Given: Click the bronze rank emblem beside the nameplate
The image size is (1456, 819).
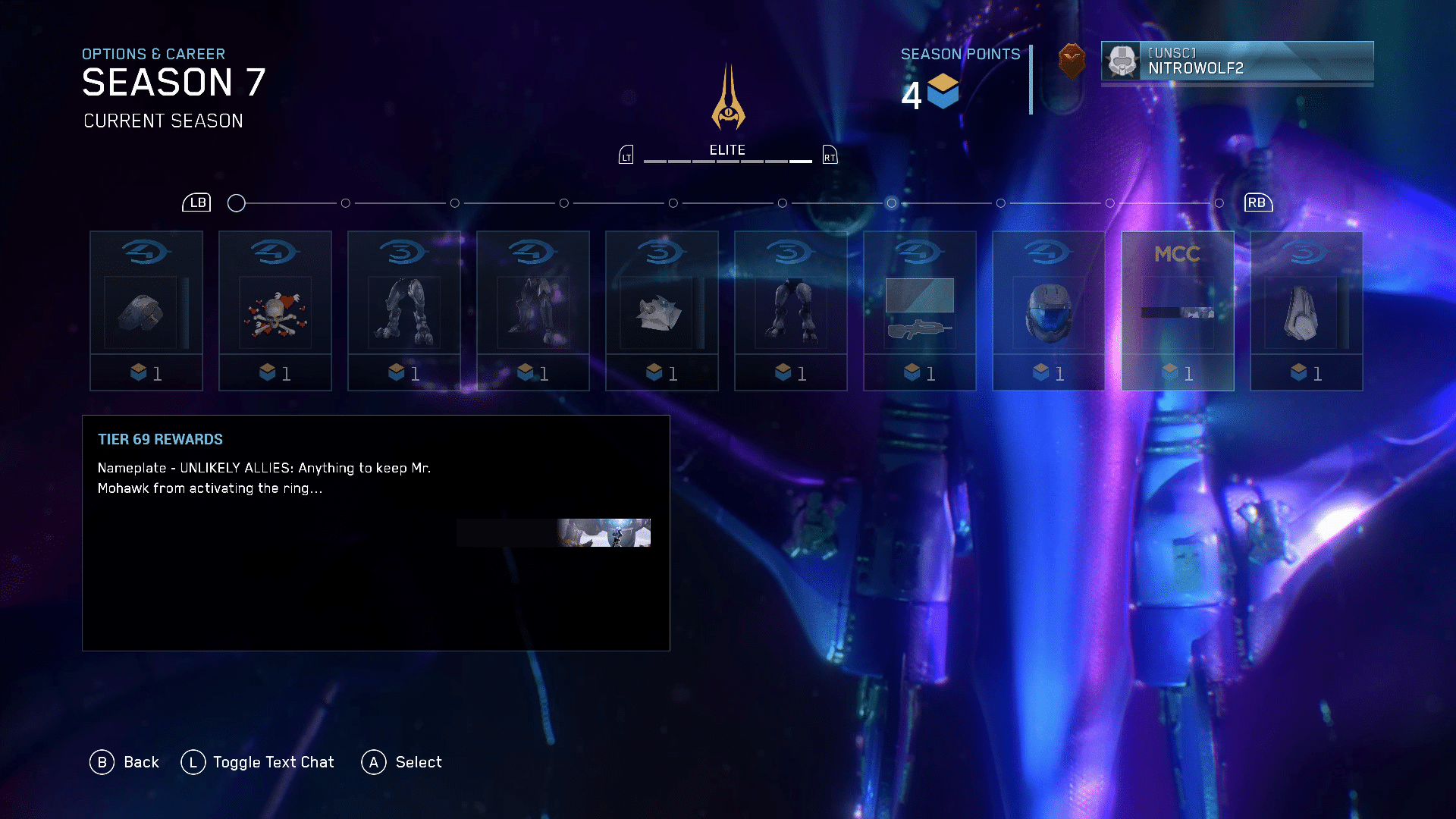Looking at the screenshot, I should point(1072,61).
